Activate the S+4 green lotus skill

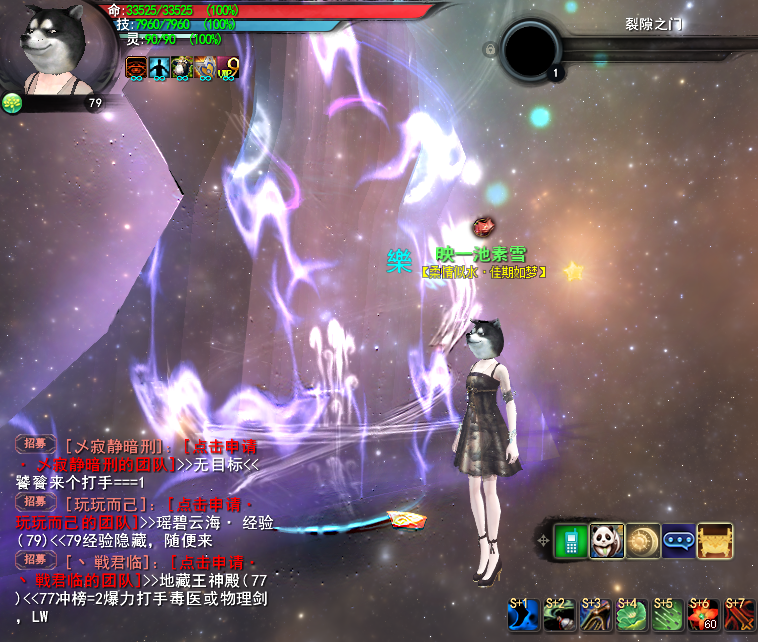pos(632,615)
